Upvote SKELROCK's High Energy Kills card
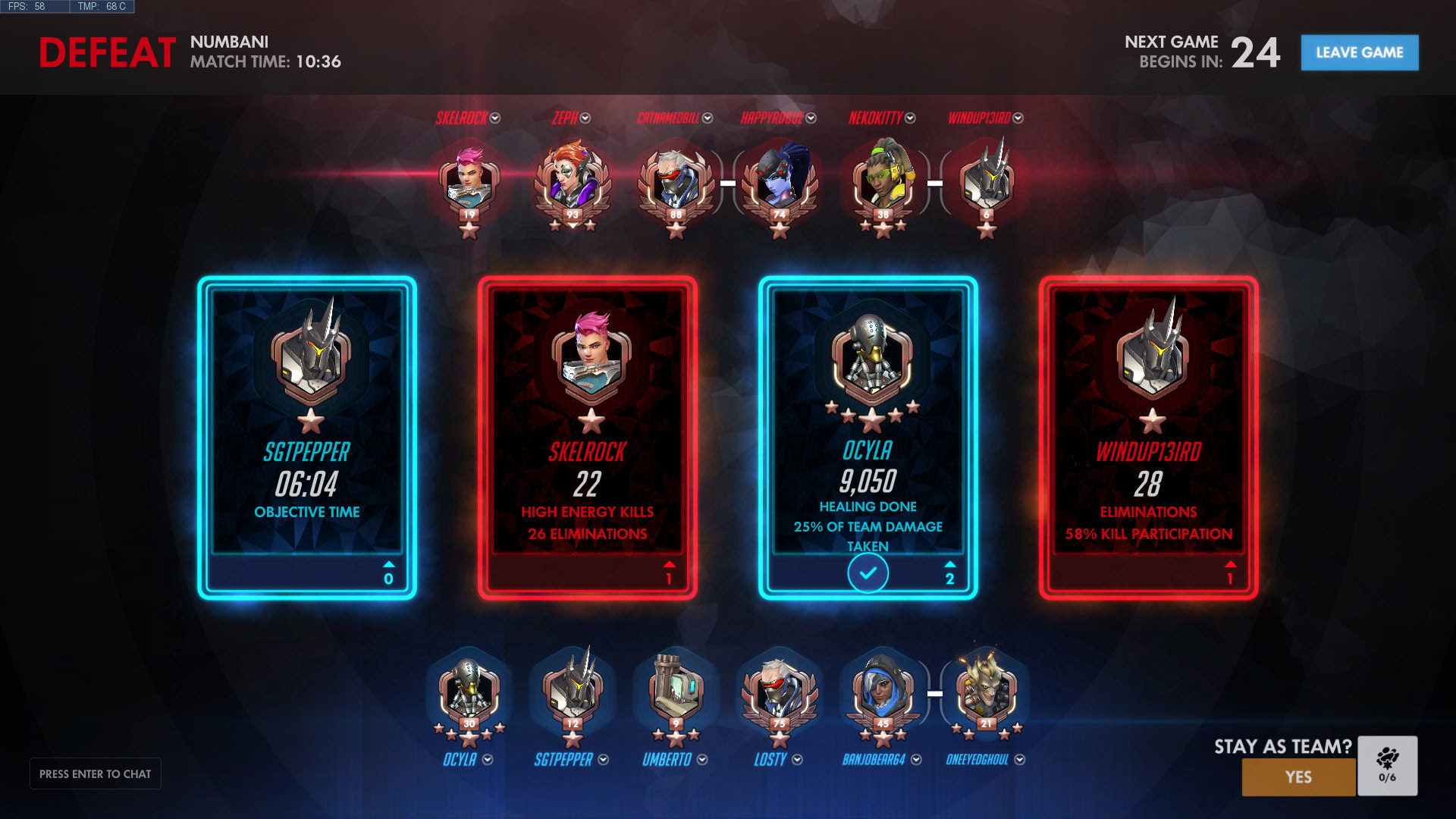 point(669,573)
